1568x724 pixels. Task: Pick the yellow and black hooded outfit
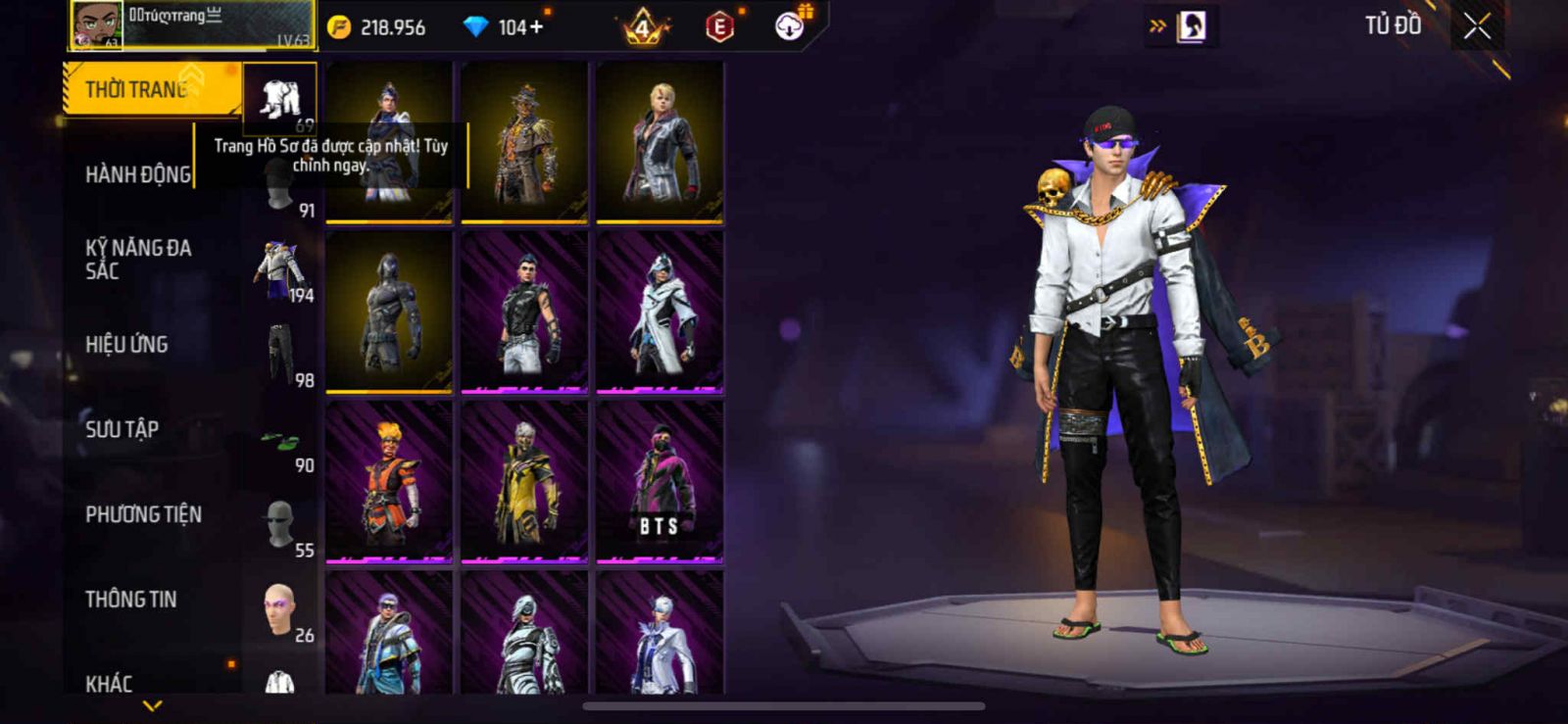point(524,481)
